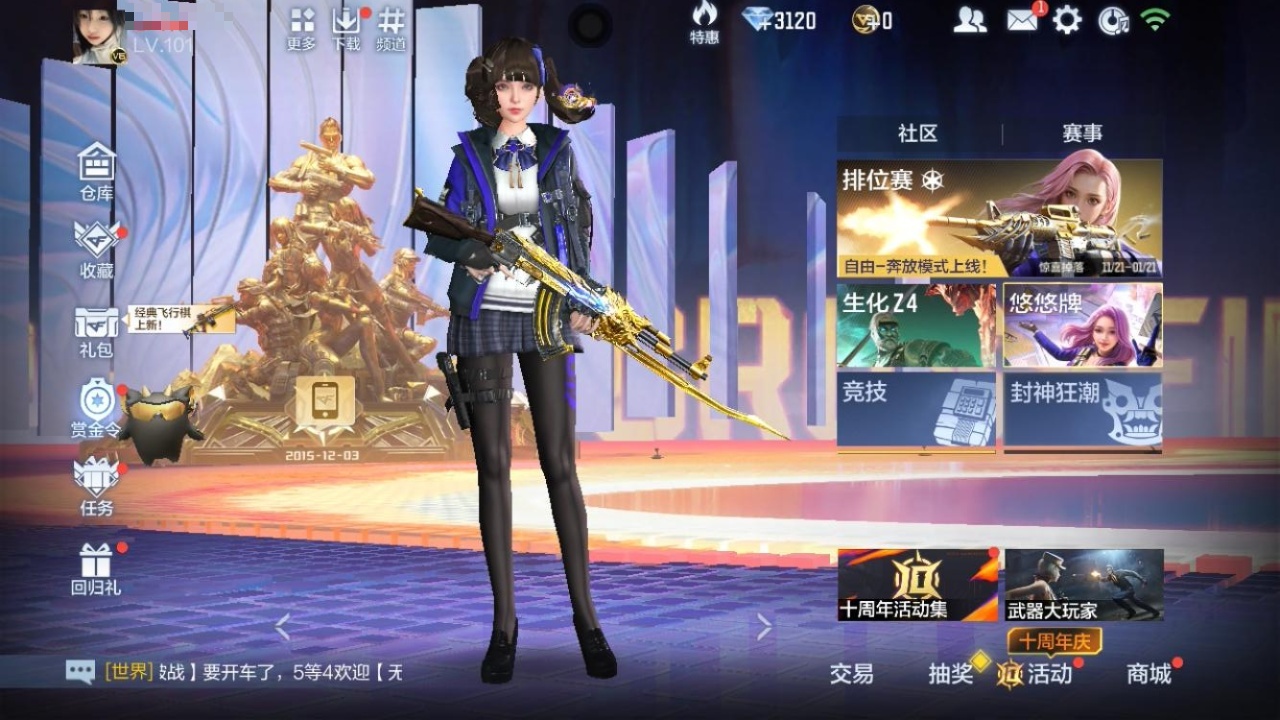Open the 收藏 collection menu
Screen dimensions: 1280x720
click(x=97, y=248)
